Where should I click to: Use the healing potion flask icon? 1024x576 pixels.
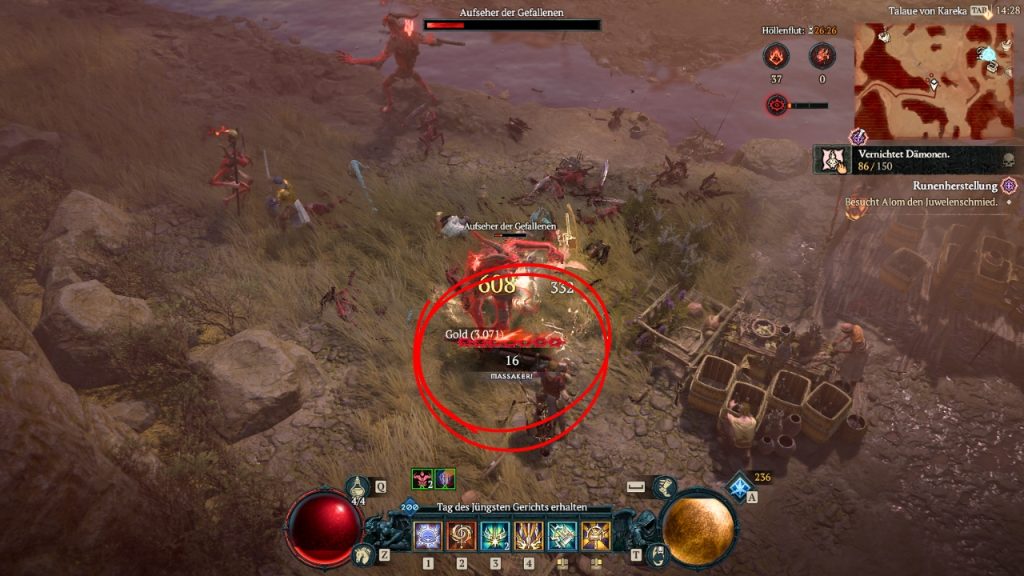(x=358, y=487)
